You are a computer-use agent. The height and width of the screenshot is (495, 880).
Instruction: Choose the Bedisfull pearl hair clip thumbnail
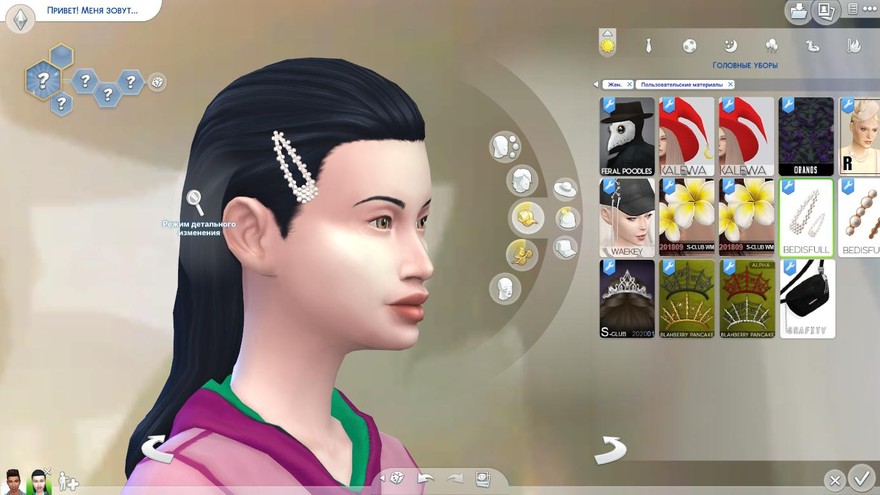coord(806,217)
